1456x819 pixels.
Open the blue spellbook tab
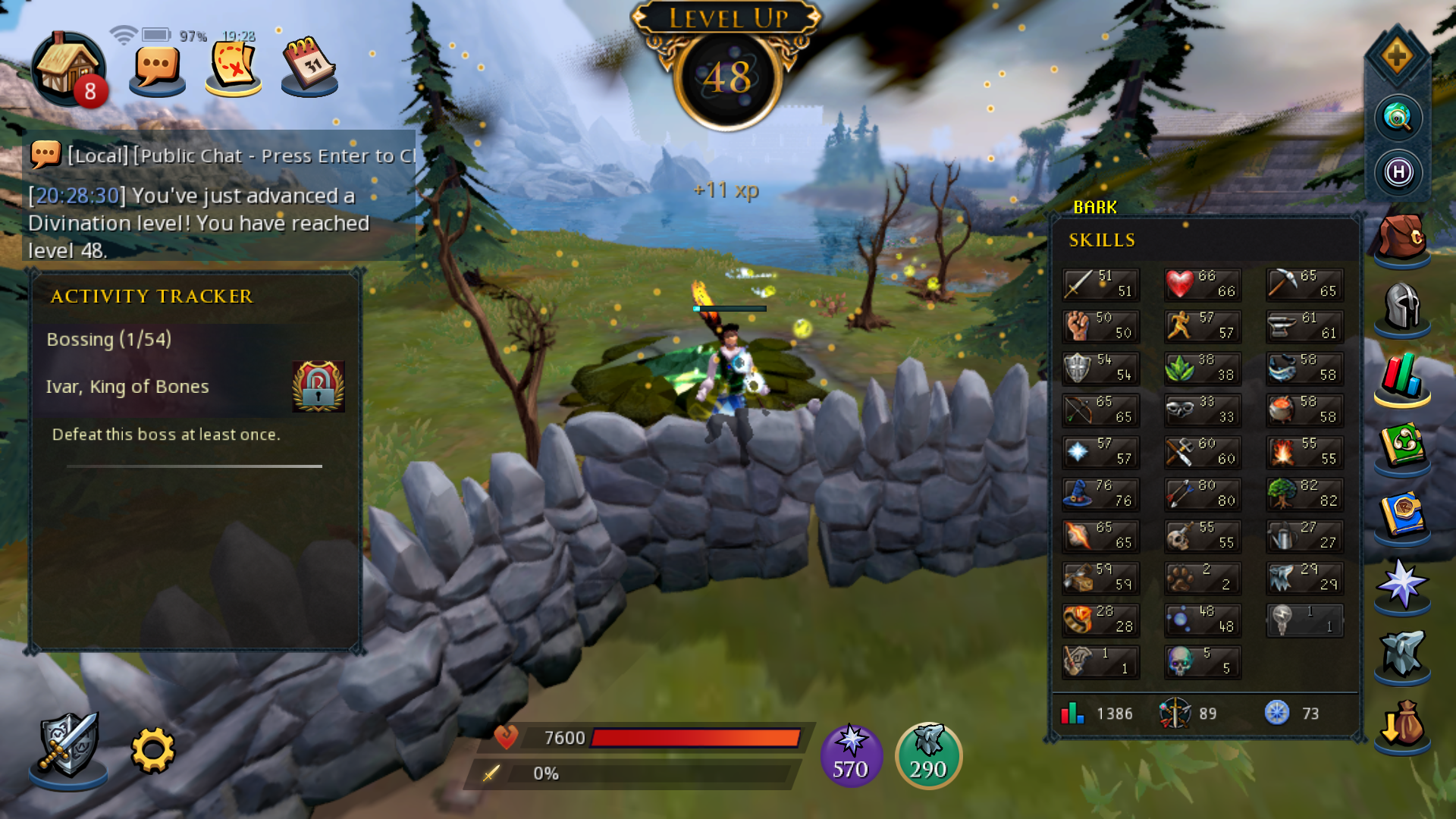coord(1402,516)
